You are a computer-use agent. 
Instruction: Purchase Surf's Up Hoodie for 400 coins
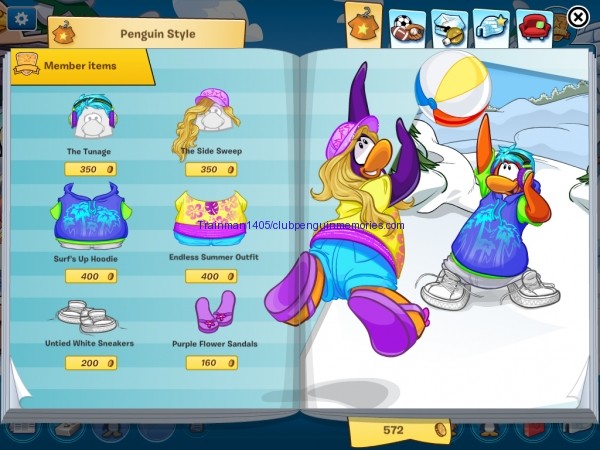(91, 276)
